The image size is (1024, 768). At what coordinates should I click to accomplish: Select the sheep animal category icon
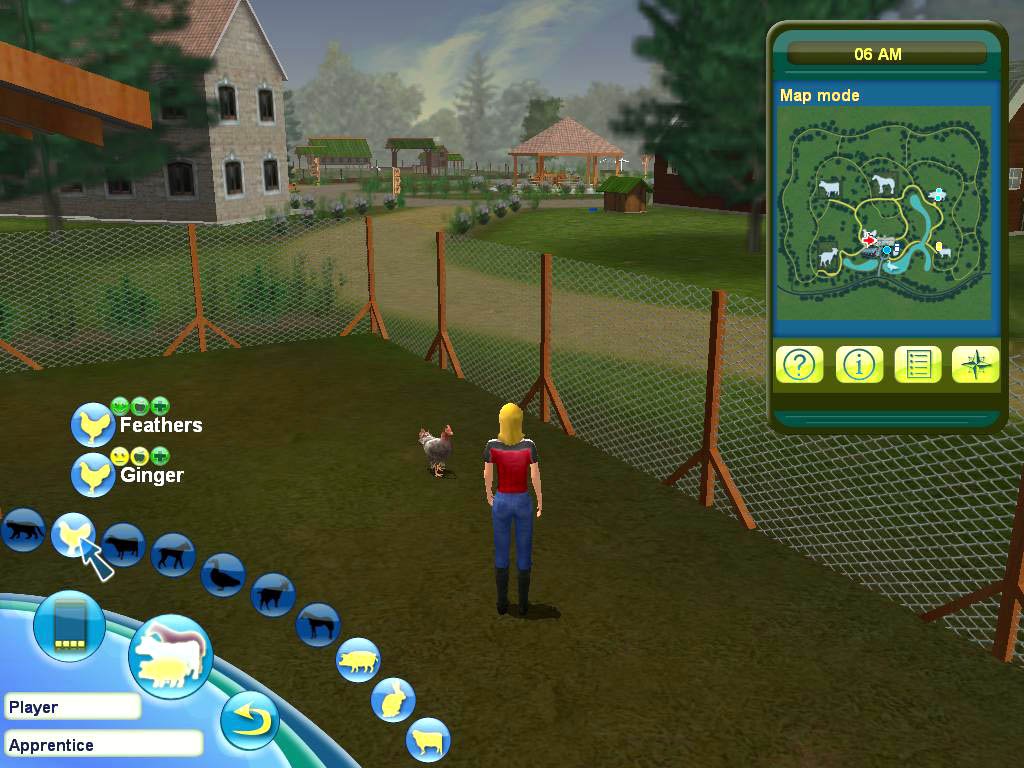point(428,741)
